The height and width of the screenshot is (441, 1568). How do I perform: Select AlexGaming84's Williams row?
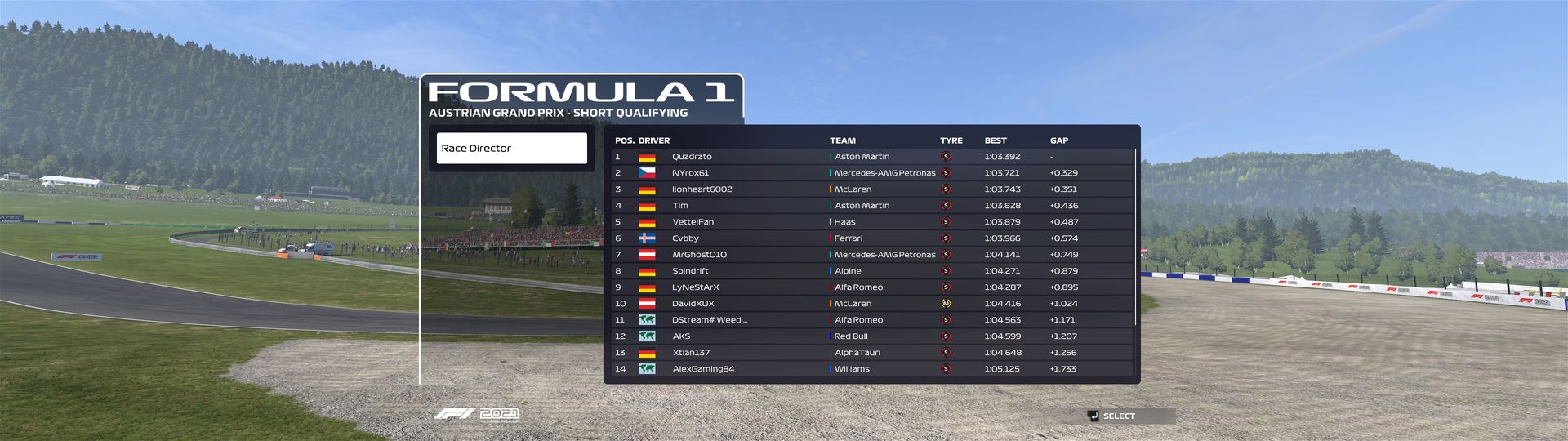[x=871, y=369]
